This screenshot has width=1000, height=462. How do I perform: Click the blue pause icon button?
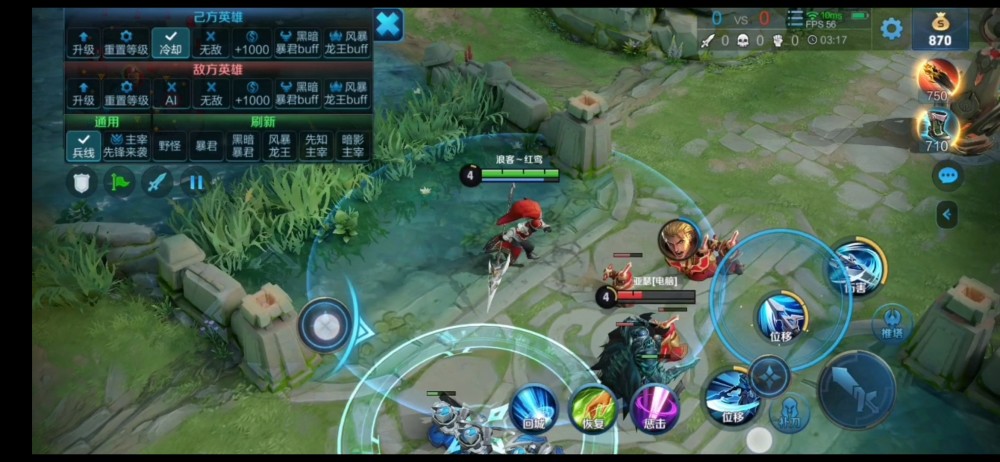coord(197,182)
